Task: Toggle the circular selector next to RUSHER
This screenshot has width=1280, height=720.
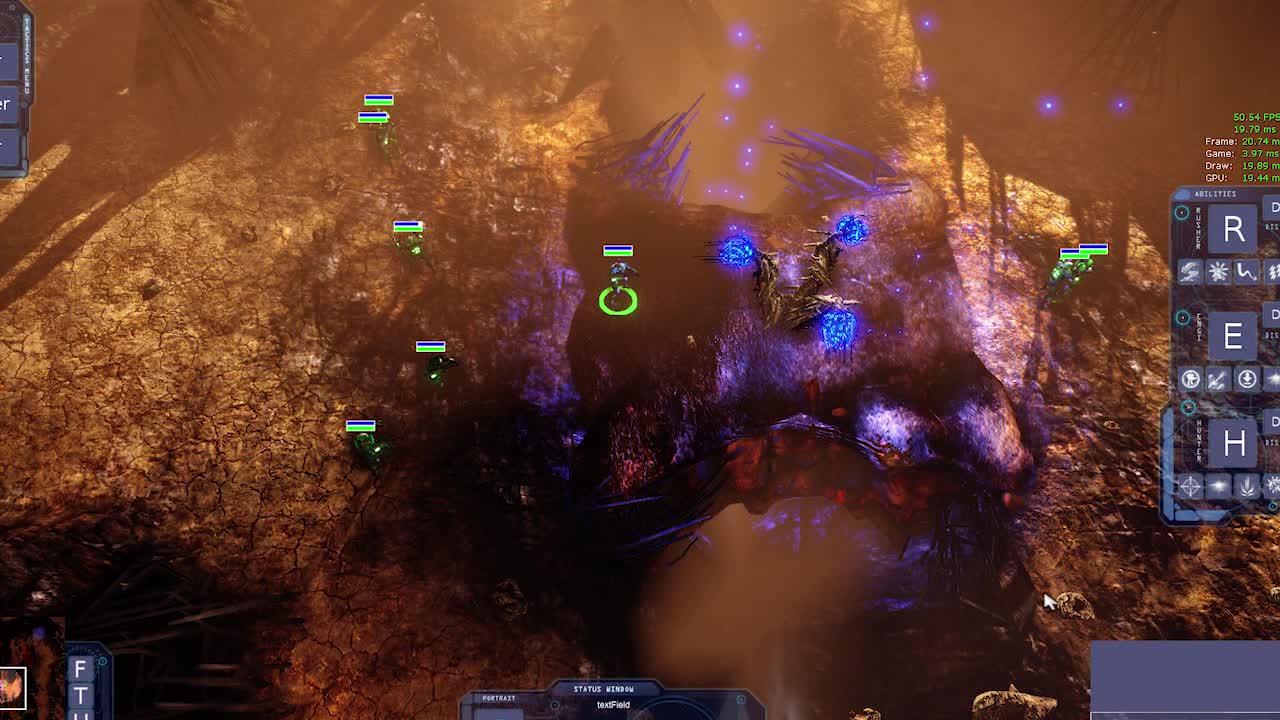Action: point(1182,213)
